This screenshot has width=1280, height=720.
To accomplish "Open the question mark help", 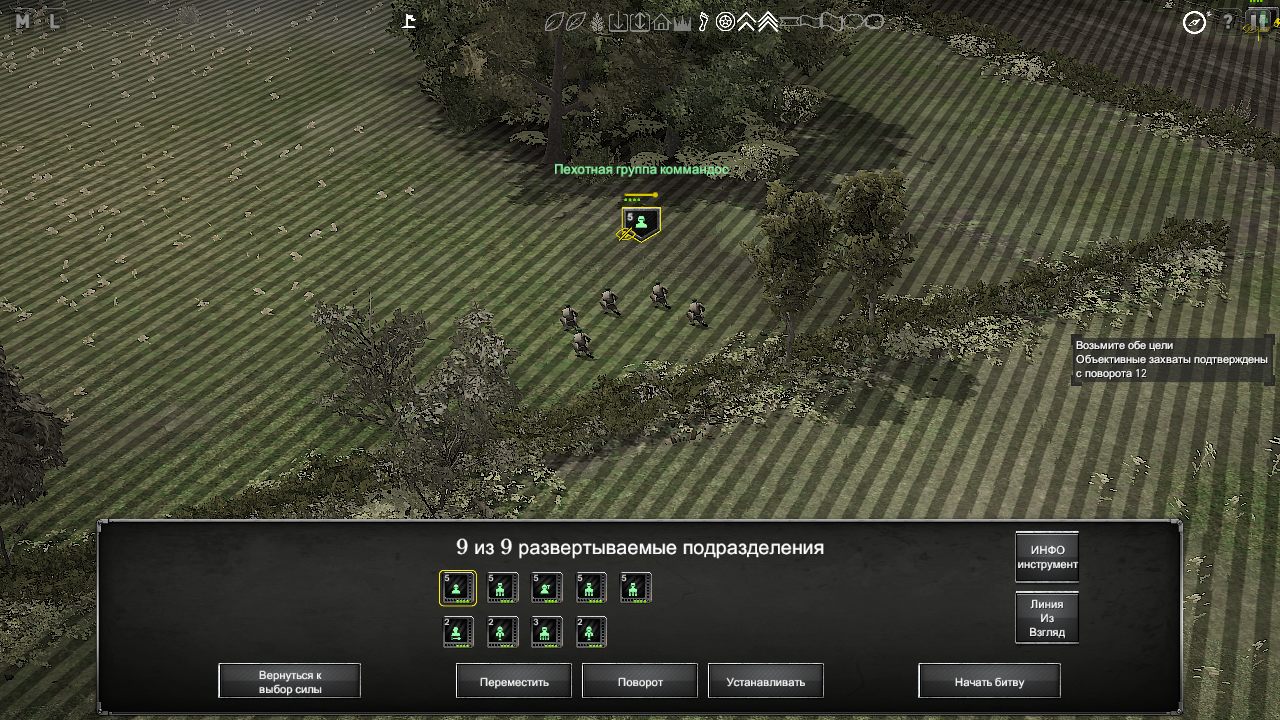I will [x=1227, y=22].
